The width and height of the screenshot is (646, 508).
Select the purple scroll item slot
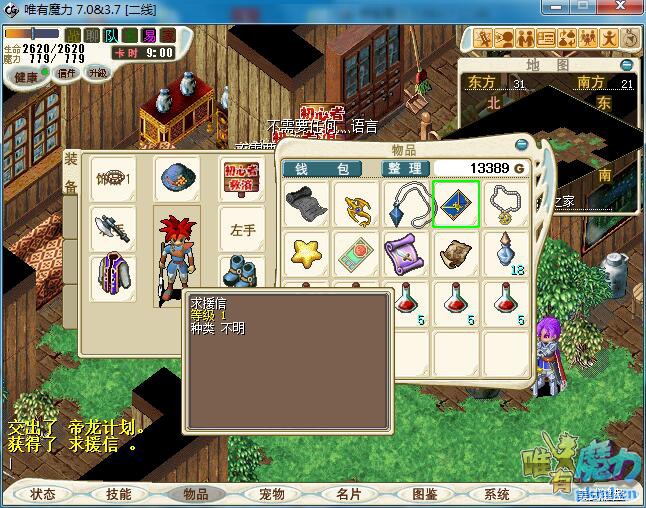click(406, 253)
